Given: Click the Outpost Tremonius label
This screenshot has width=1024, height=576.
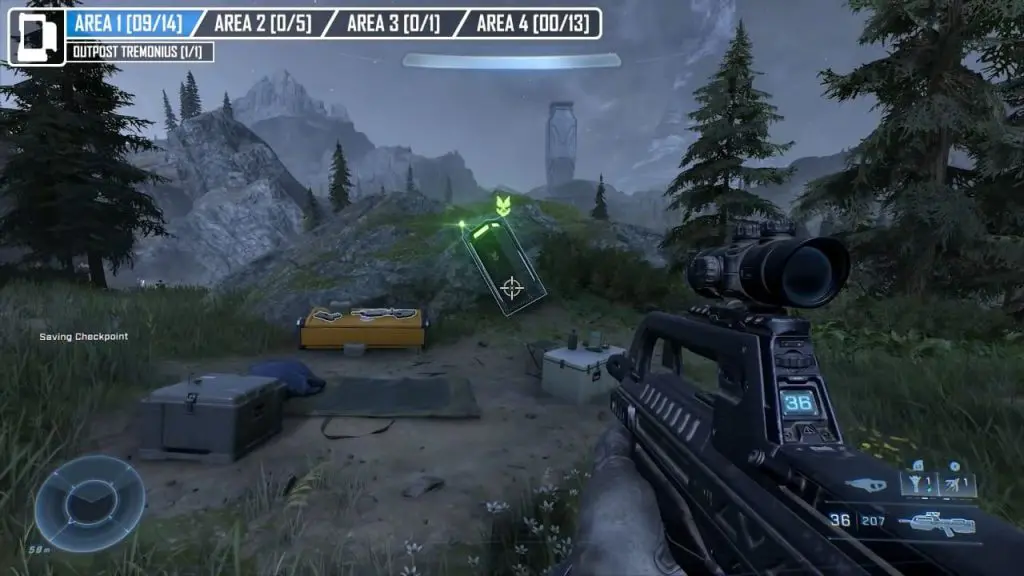Looking at the screenshot, I should pyautogui.click(x=141, y=52).
